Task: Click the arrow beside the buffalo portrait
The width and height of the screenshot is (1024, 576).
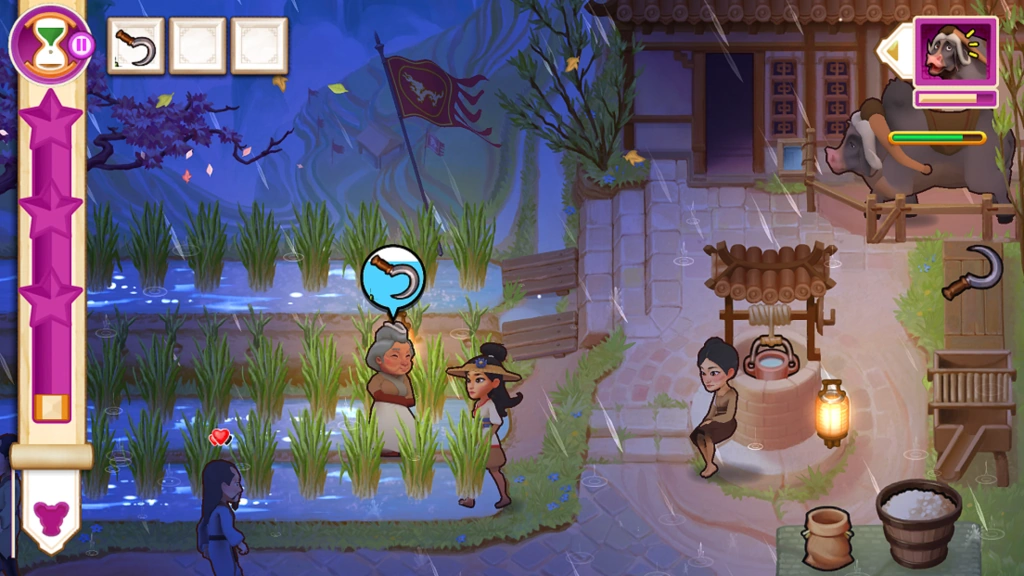Action: tap(892, 50)
